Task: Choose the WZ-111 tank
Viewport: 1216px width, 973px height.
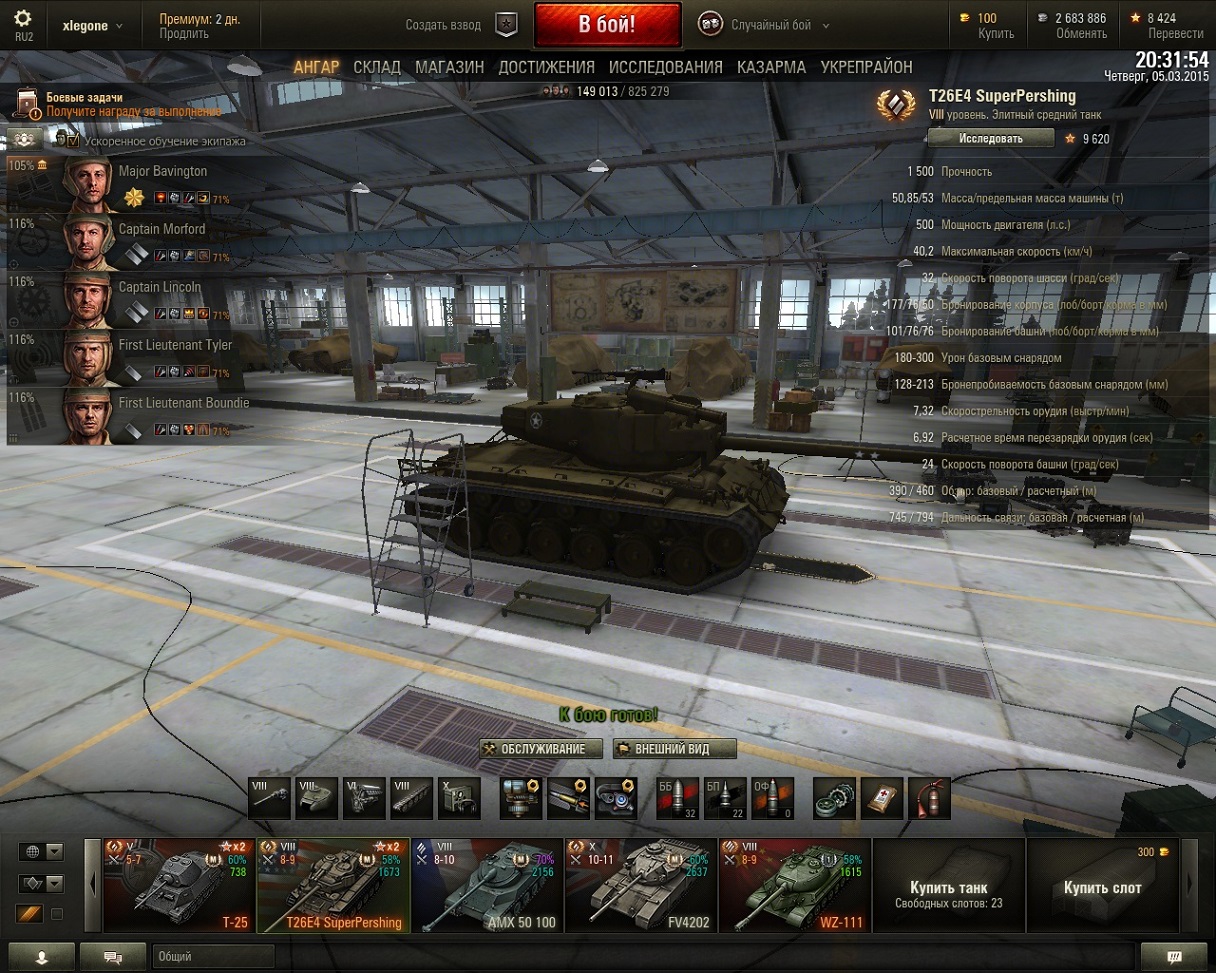Action: (x=794, y=886)
